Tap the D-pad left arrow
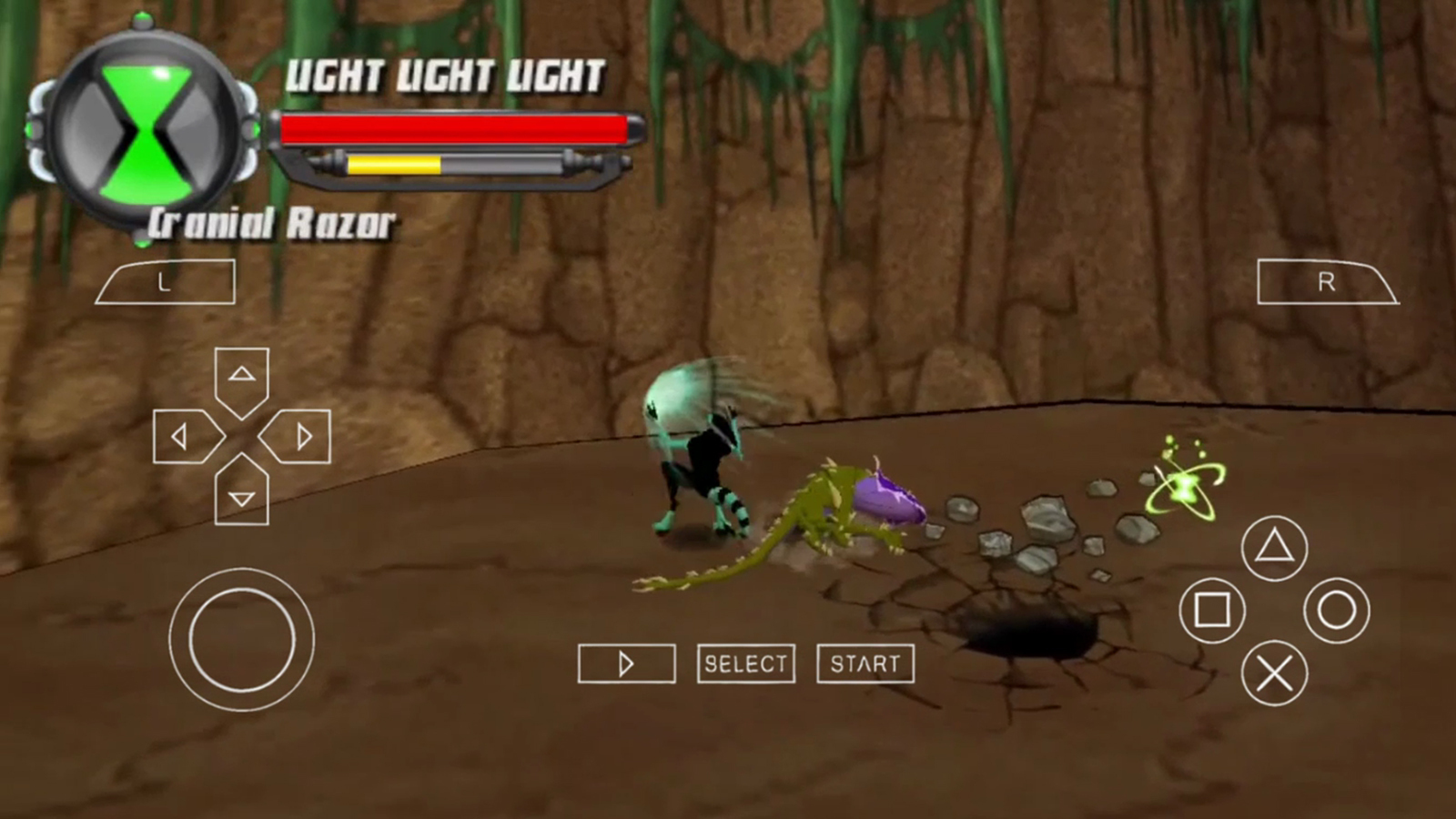1456x819 pixels. coord(184,438)
